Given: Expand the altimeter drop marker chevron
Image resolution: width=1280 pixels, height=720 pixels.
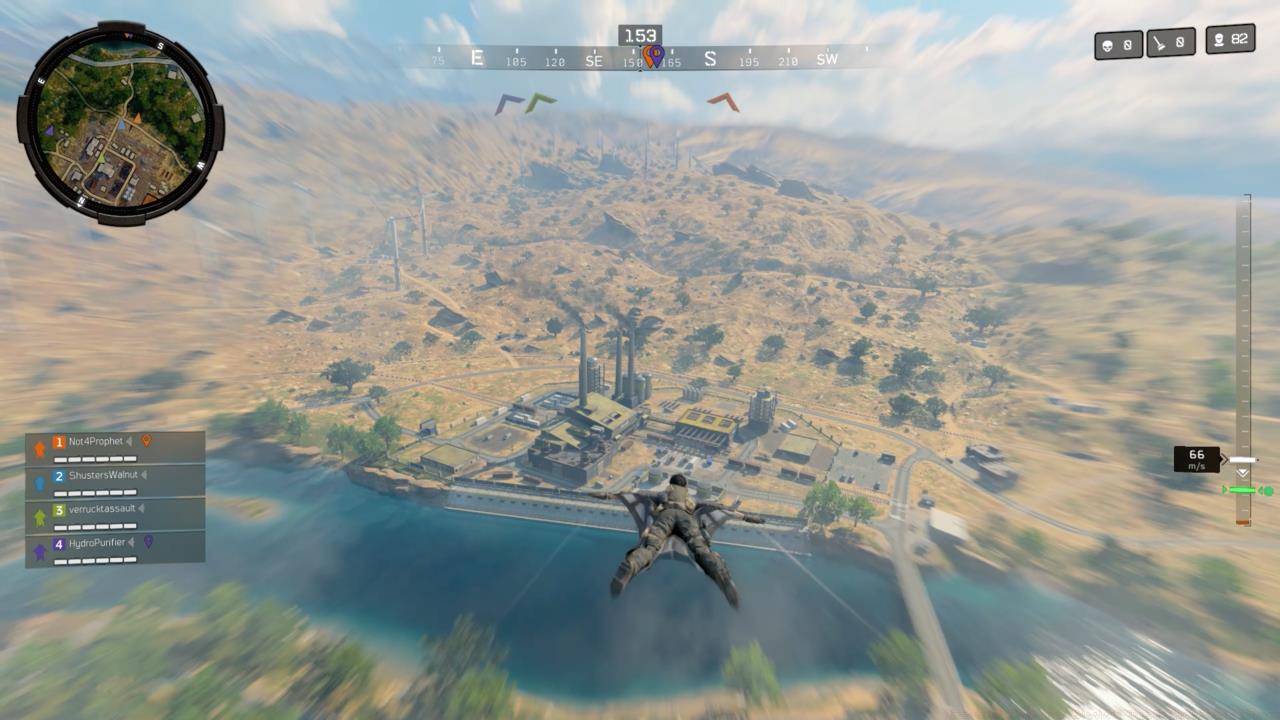Looking at the screenshot, I should [1243, 474].
